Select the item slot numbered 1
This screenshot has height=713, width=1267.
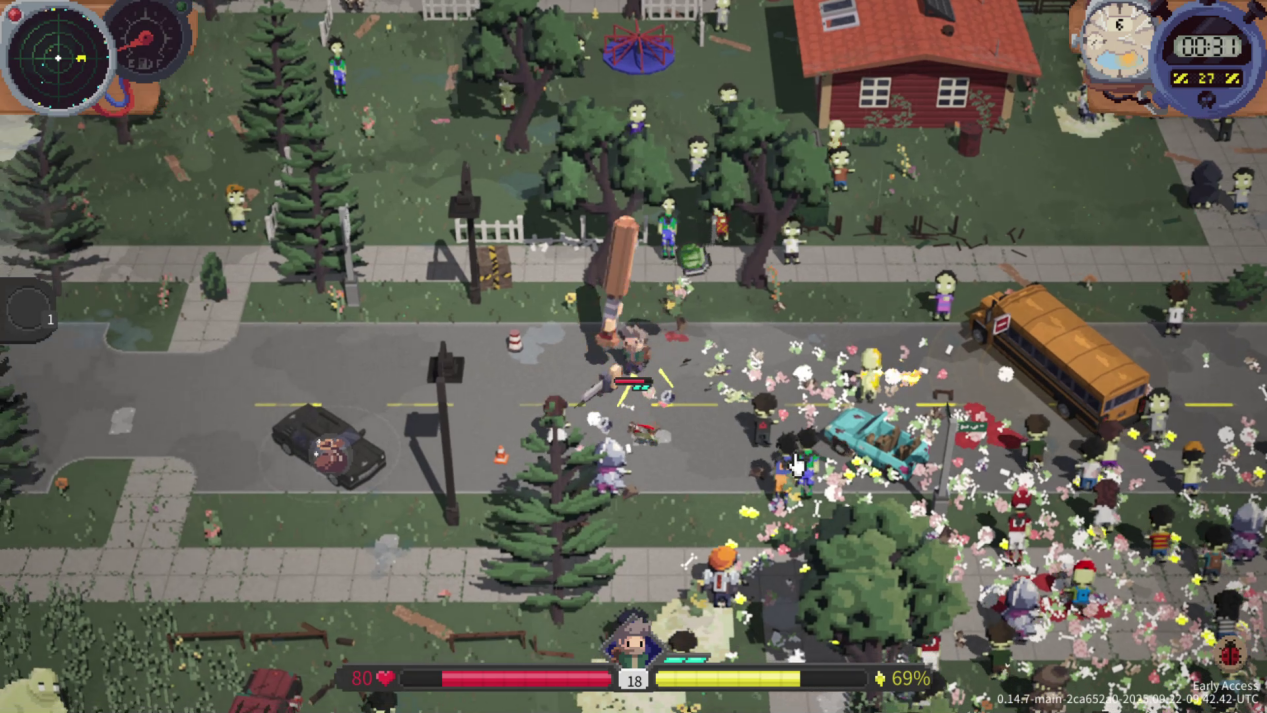(x=27, y=310)
